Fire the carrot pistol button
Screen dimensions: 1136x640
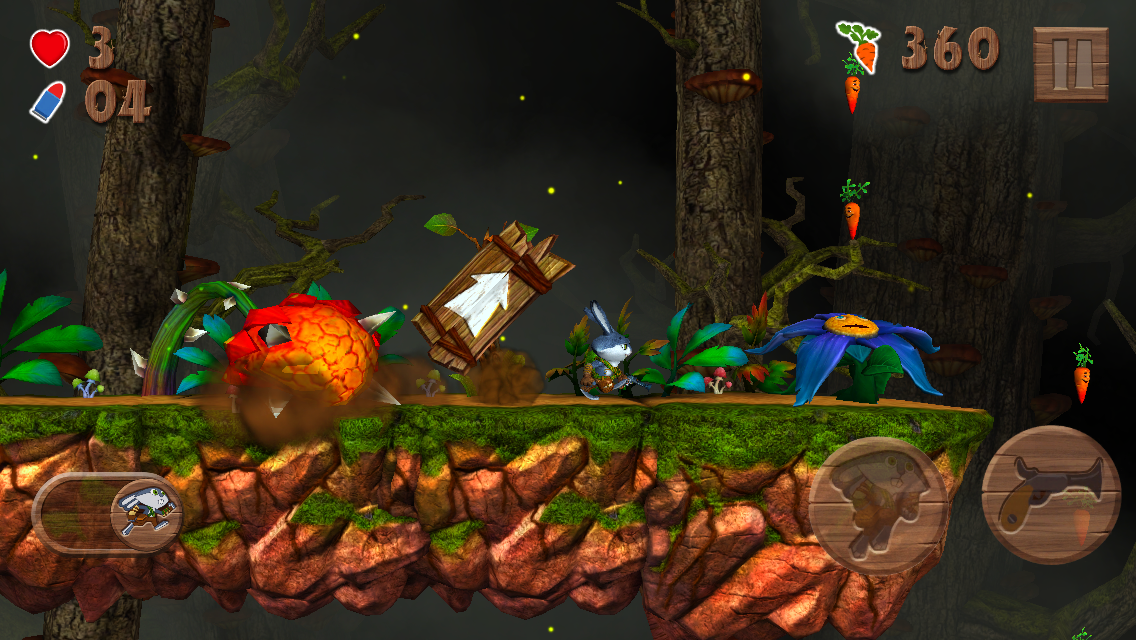click(1049, 495)
